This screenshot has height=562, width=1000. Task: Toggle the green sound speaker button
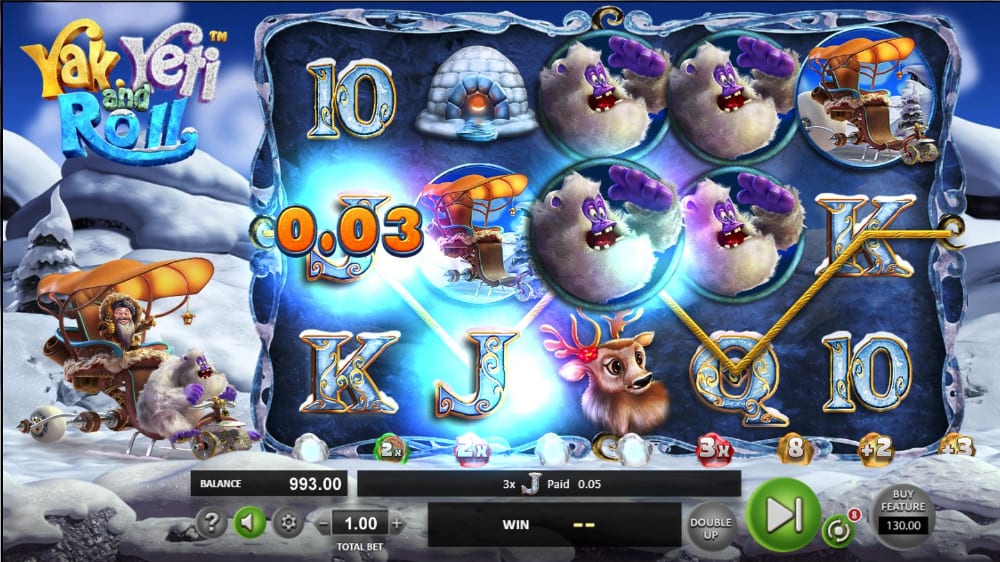[x=248, y=522]
